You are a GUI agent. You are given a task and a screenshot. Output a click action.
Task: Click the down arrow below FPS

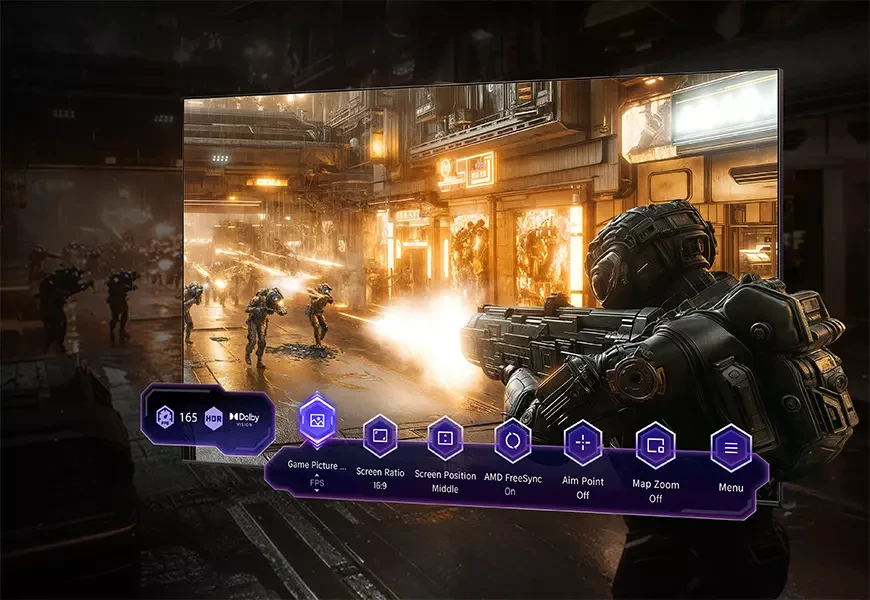[317, 491]
